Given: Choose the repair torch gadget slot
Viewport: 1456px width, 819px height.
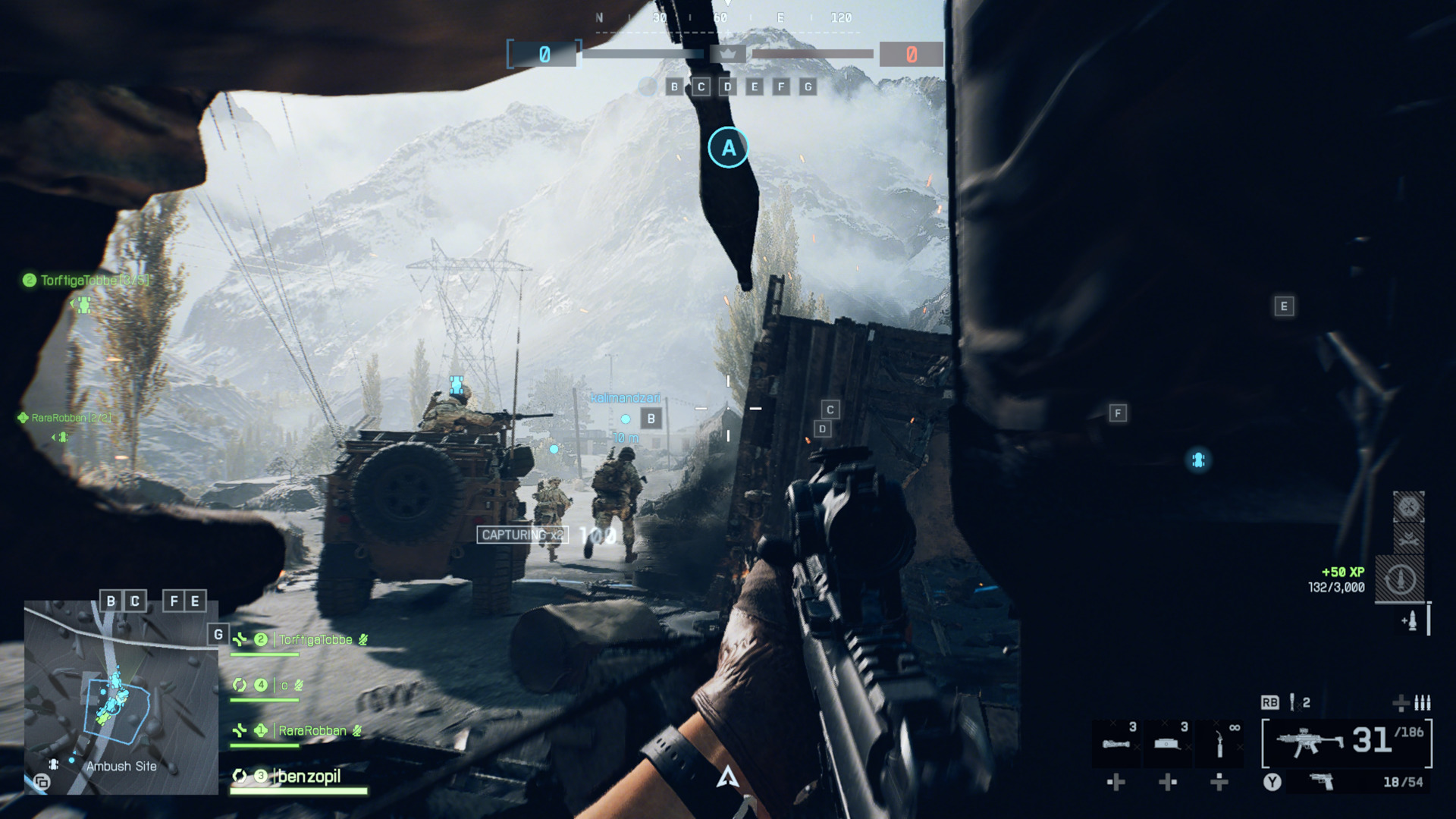Looking at the screenshot, I should [x=1219, y=743].
